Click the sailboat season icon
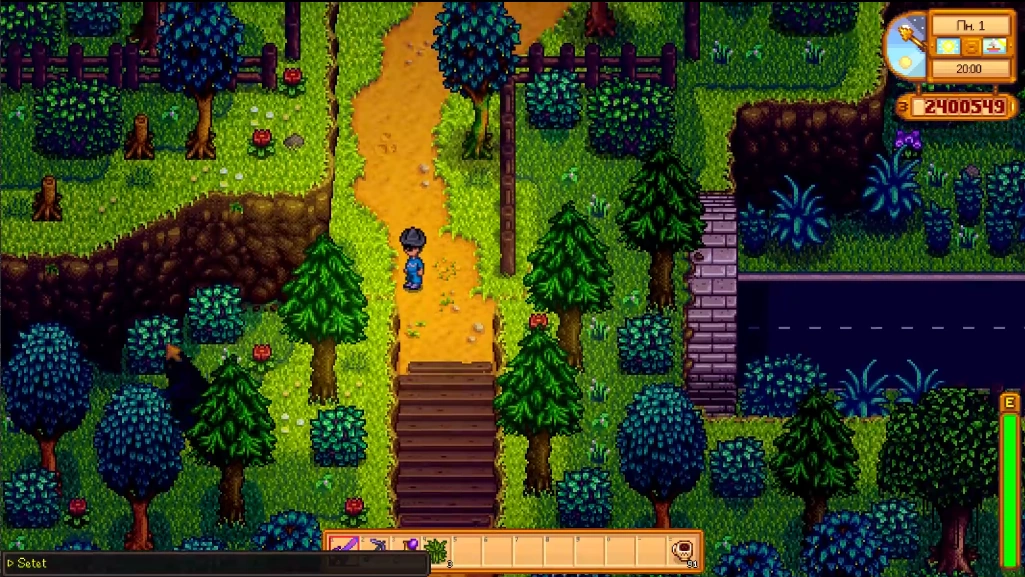The height and width of the screenshot is (577, 1025). pyautogui.click(x=994, y=47)
